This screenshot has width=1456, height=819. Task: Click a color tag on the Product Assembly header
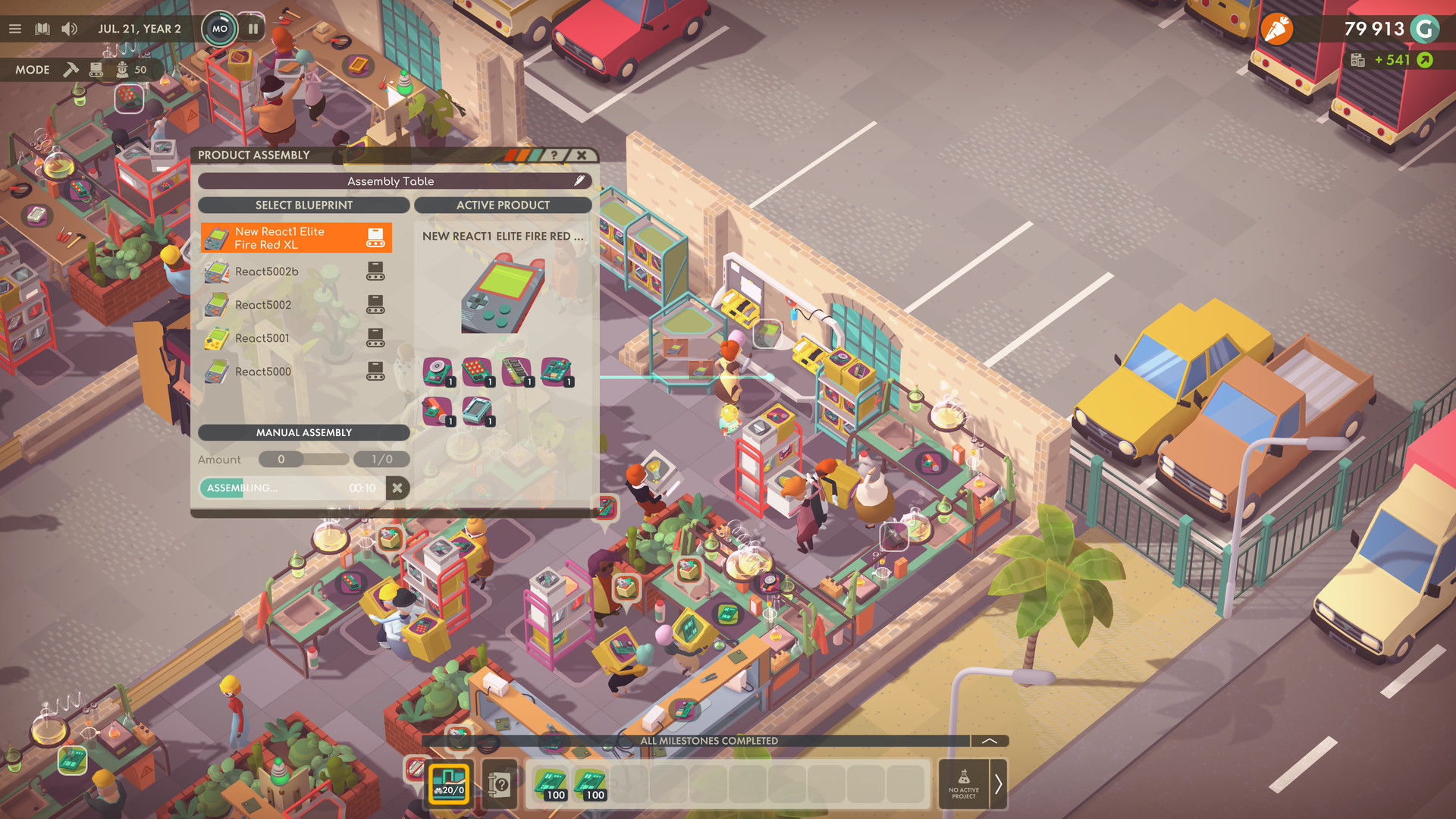(521, 154)
